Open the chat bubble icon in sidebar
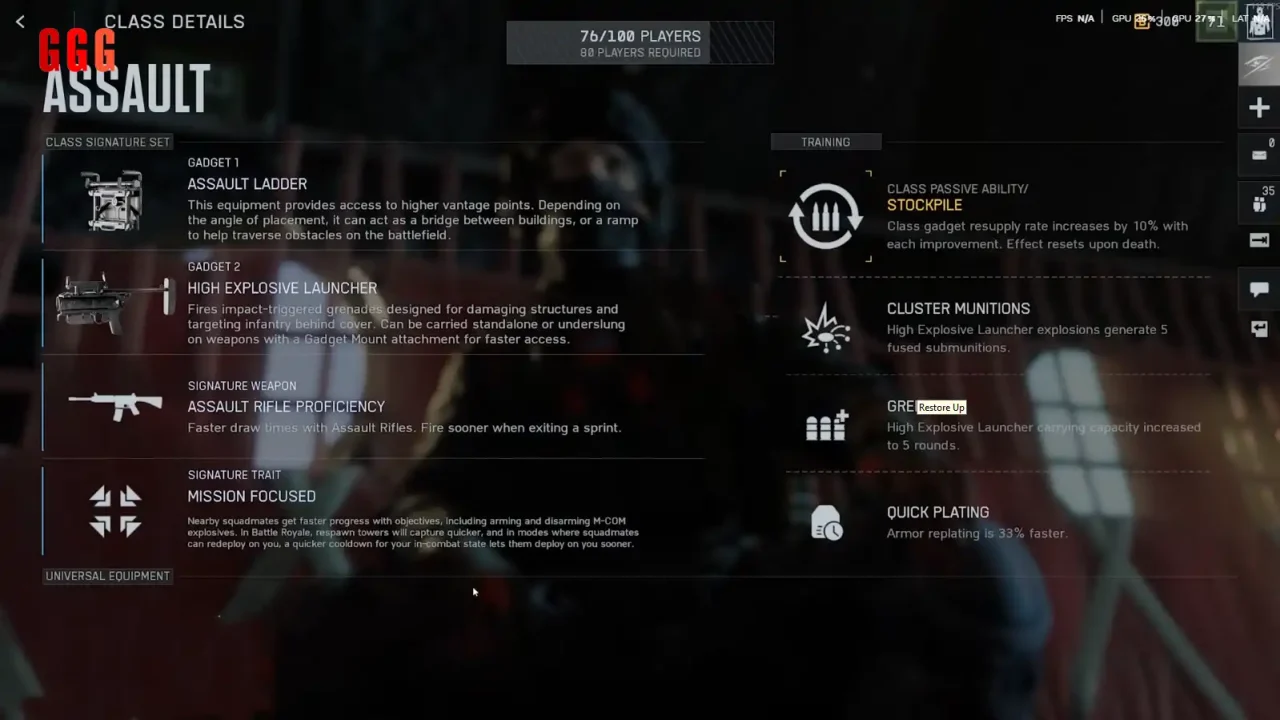The width and height of the screenshot is (1280, 720). pos(1259,289)
